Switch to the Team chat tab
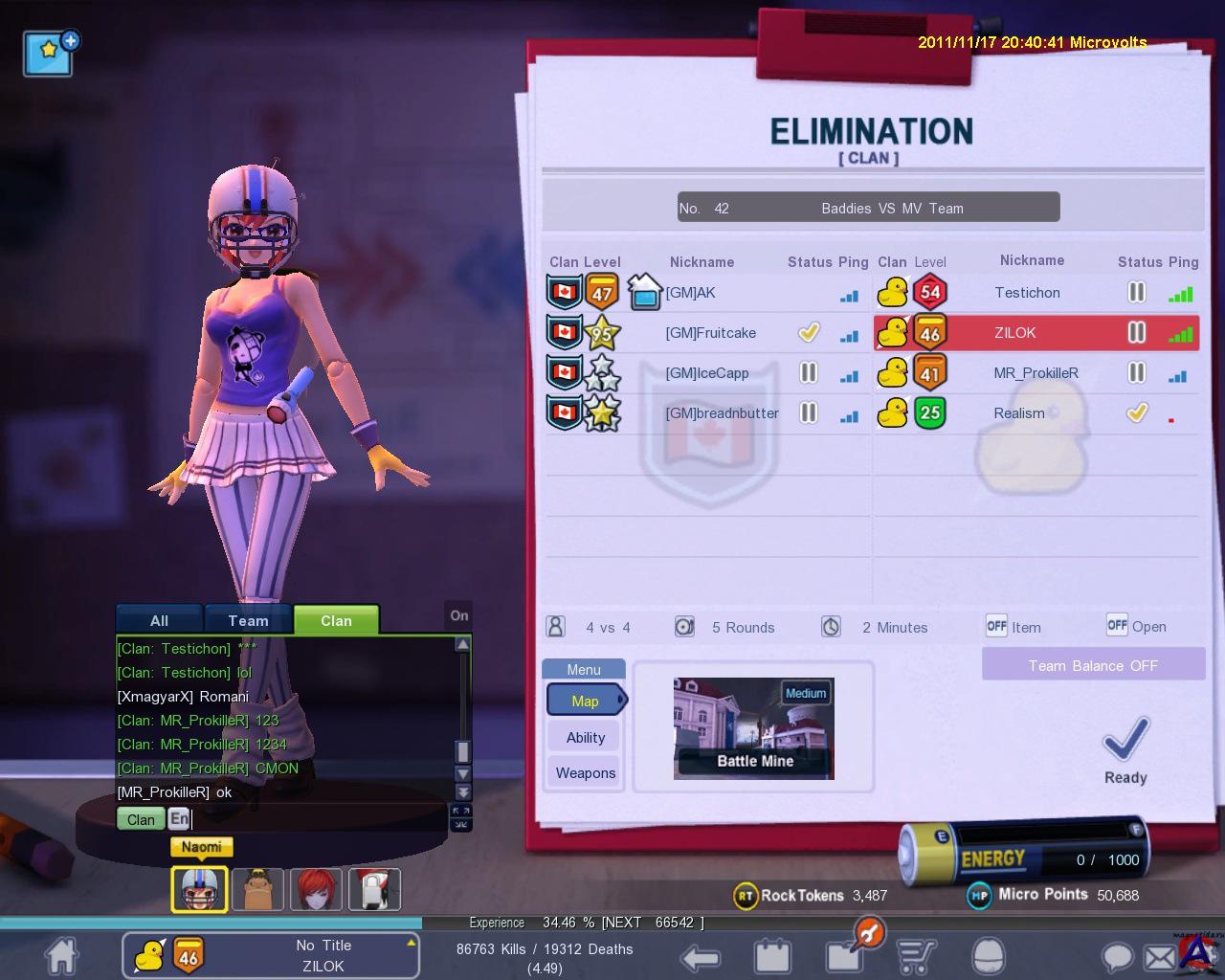 click(248, 620)
